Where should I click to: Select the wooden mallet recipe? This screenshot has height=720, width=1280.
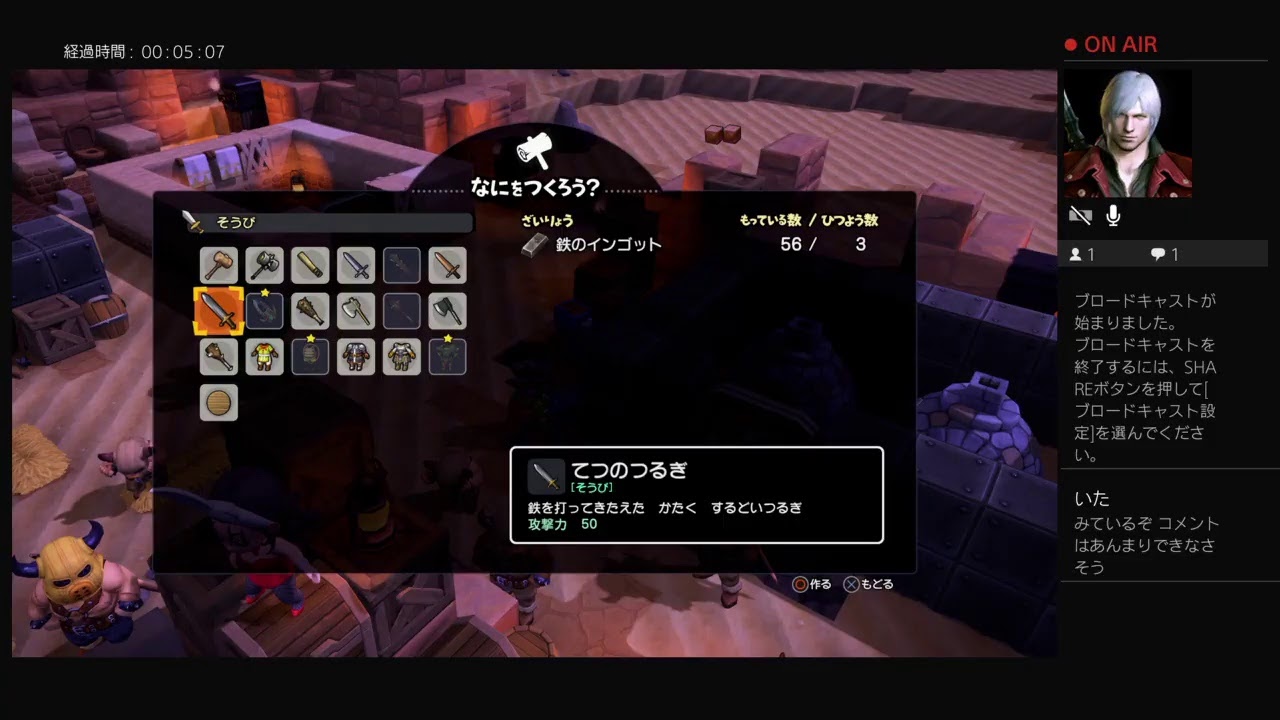point(219,265)
